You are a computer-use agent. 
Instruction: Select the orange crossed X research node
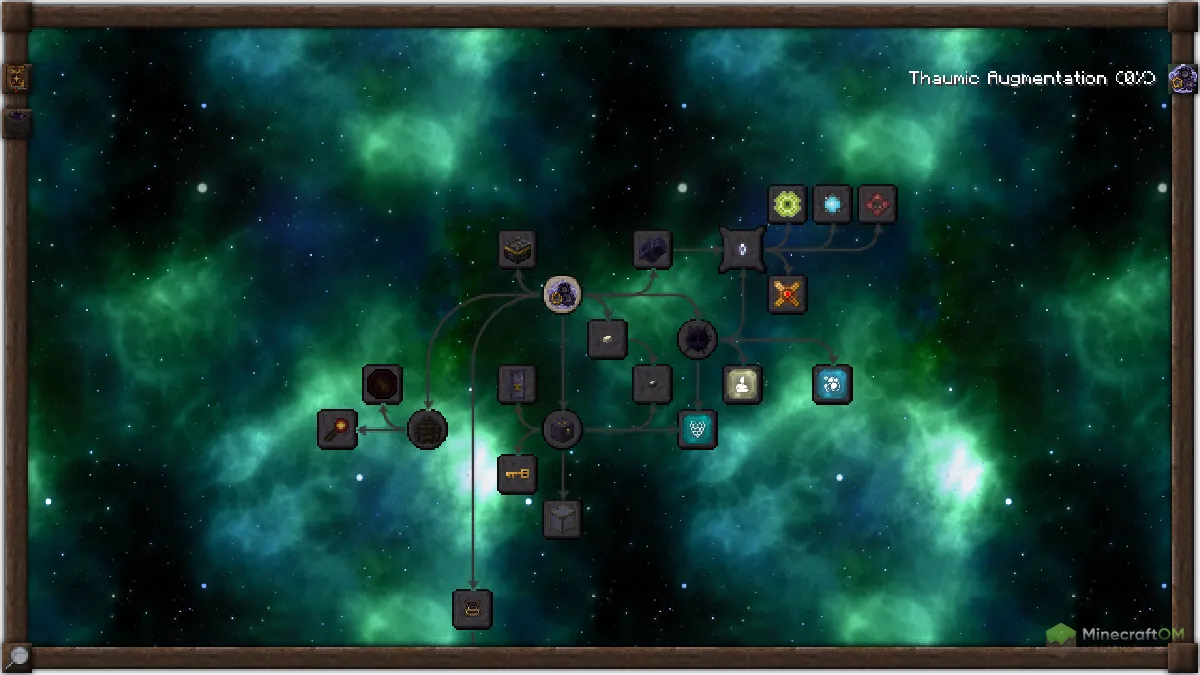(787, 294)
